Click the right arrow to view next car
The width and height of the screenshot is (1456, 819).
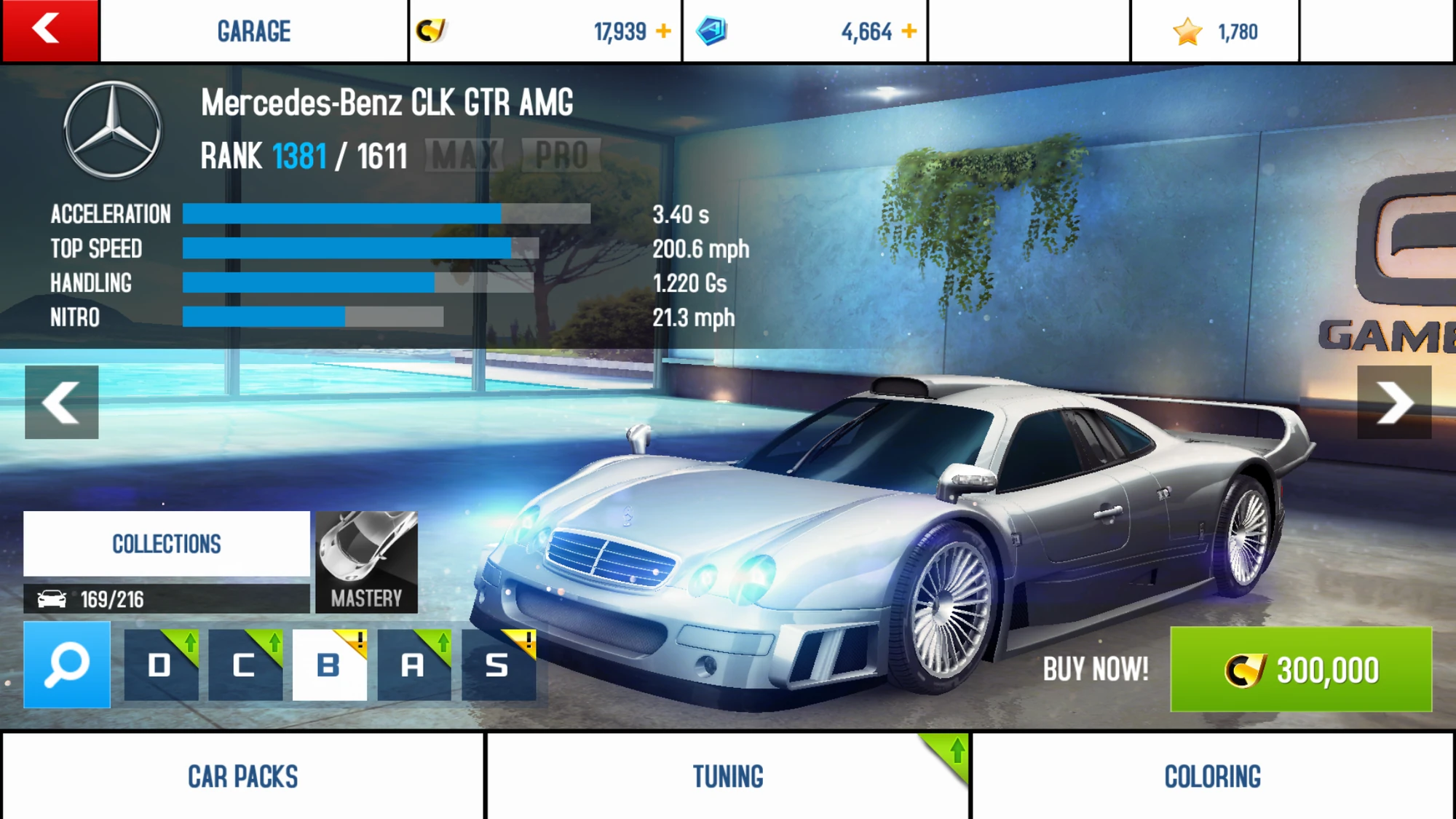pyautogui.click(x=1396, y=402)
